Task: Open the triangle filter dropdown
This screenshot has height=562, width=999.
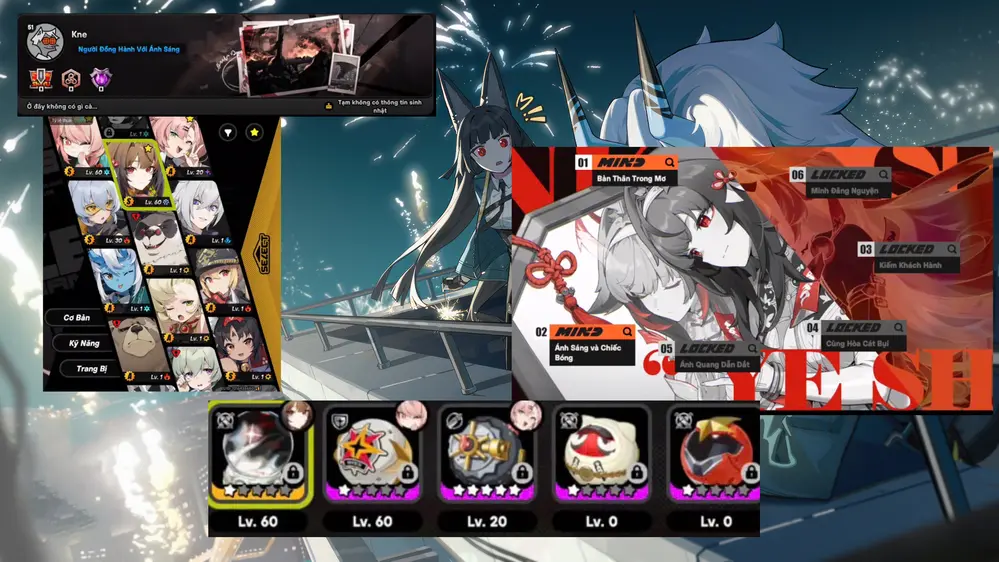Action: point(227,132)
